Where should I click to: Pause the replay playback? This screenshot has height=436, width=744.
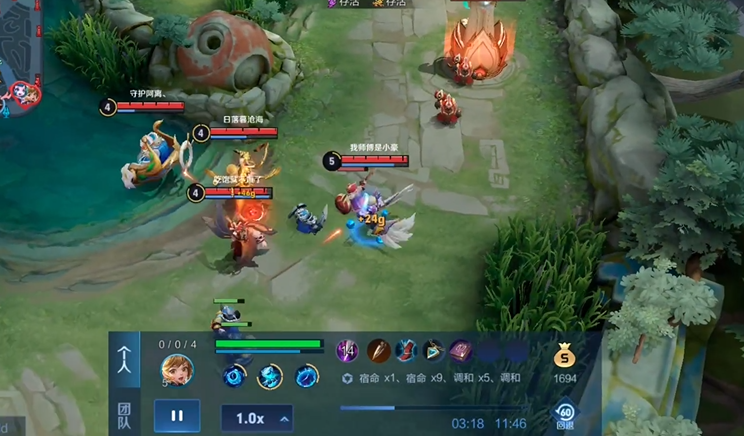coord(177,416)
